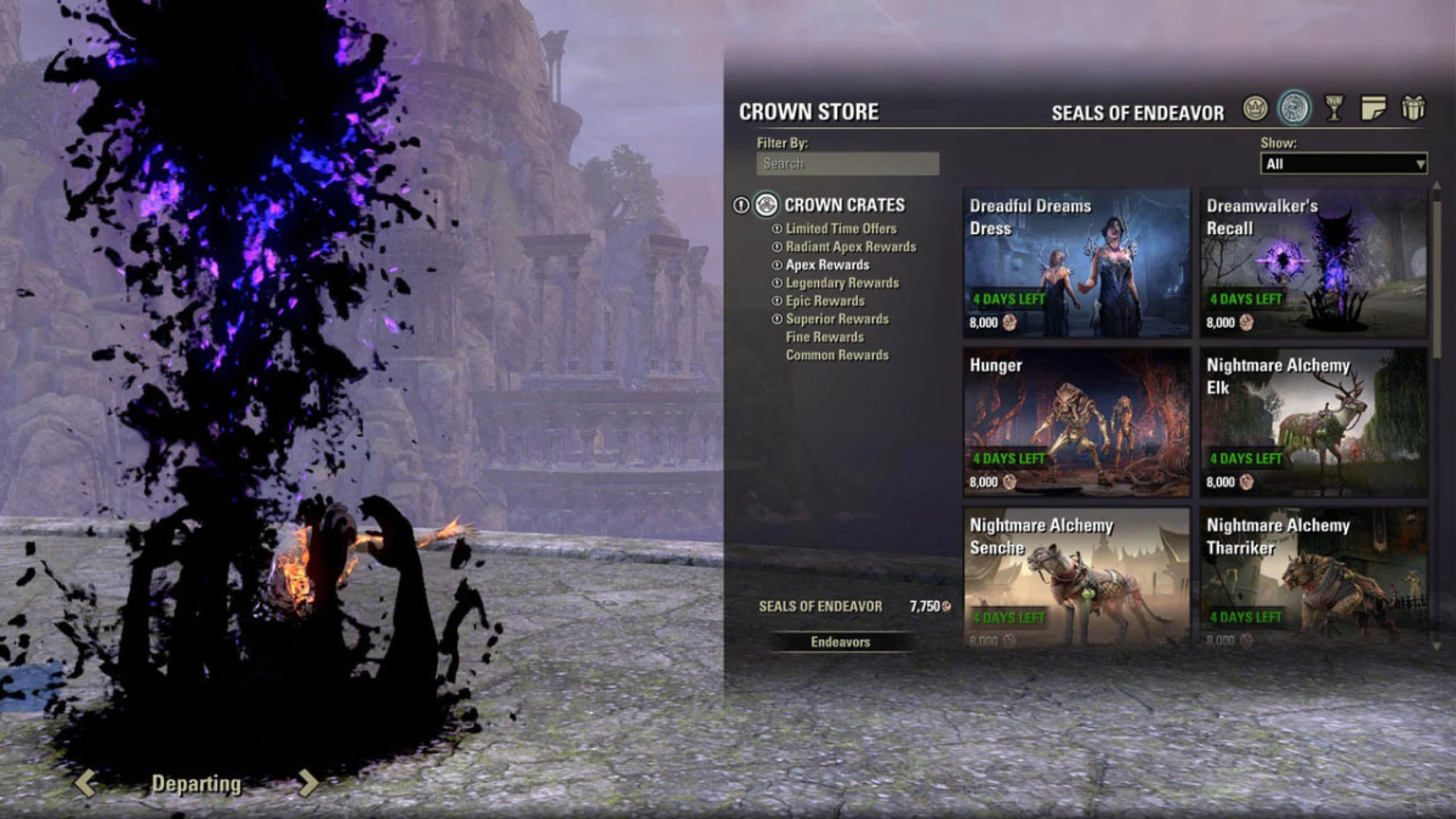Open the Crowns currency store tab icon
The width and height of the screenshot is (1456, 819).
1255,109
